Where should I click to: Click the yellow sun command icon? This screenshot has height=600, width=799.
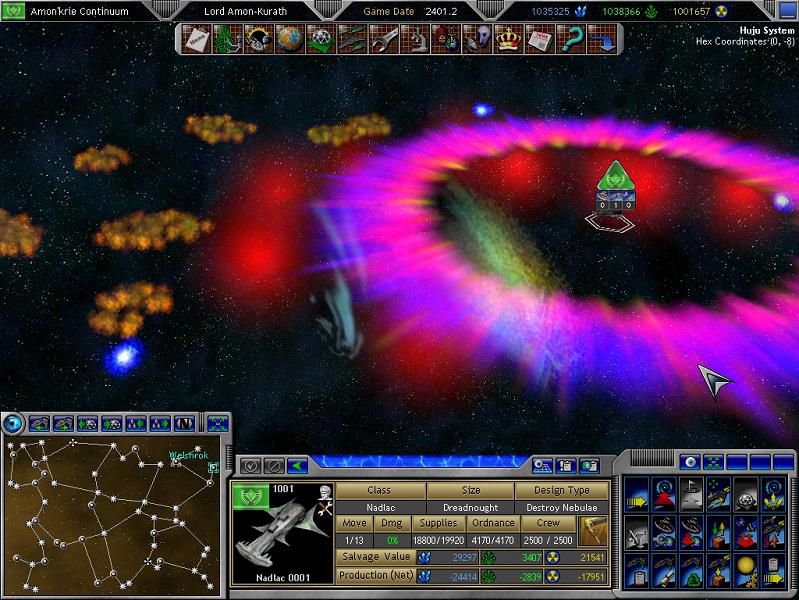[x=744, y=569]
